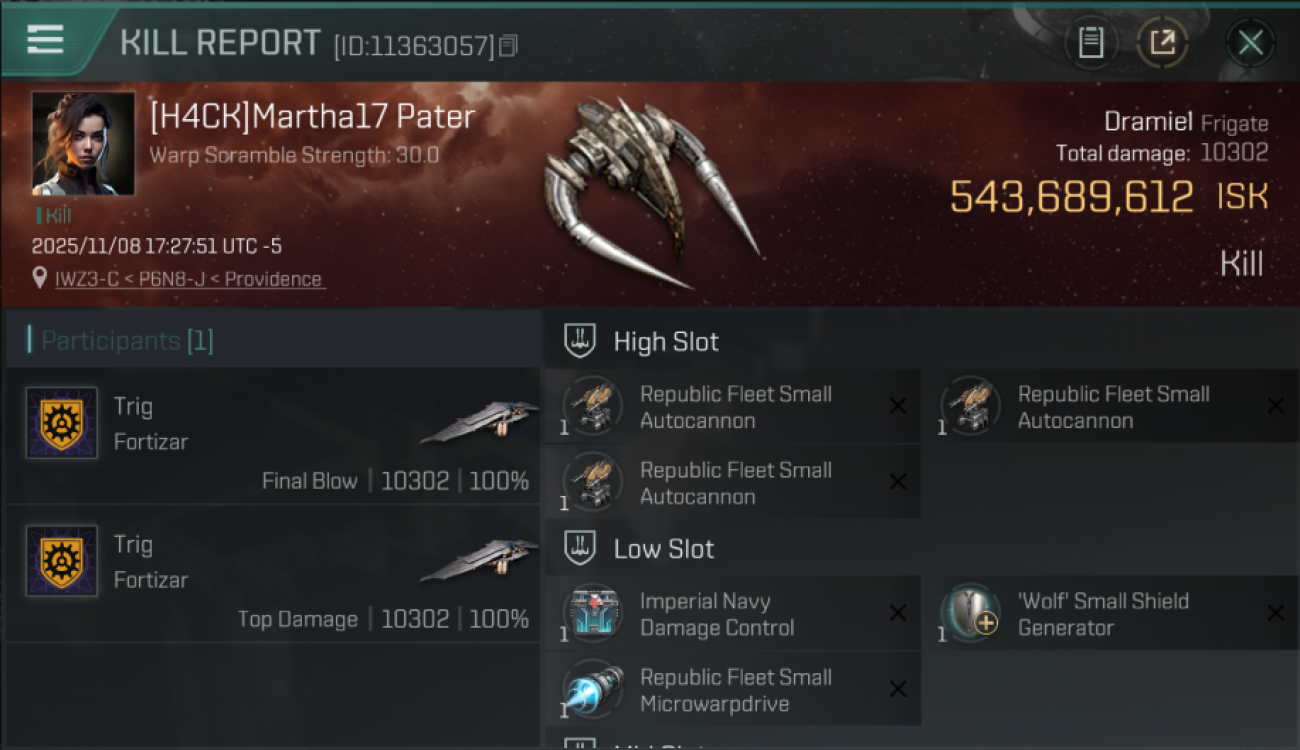This screenshot has width=1300, height=750.
Task: Remove the top-right Republic Fleet Small Autocannon
Action: [1276, 406]
